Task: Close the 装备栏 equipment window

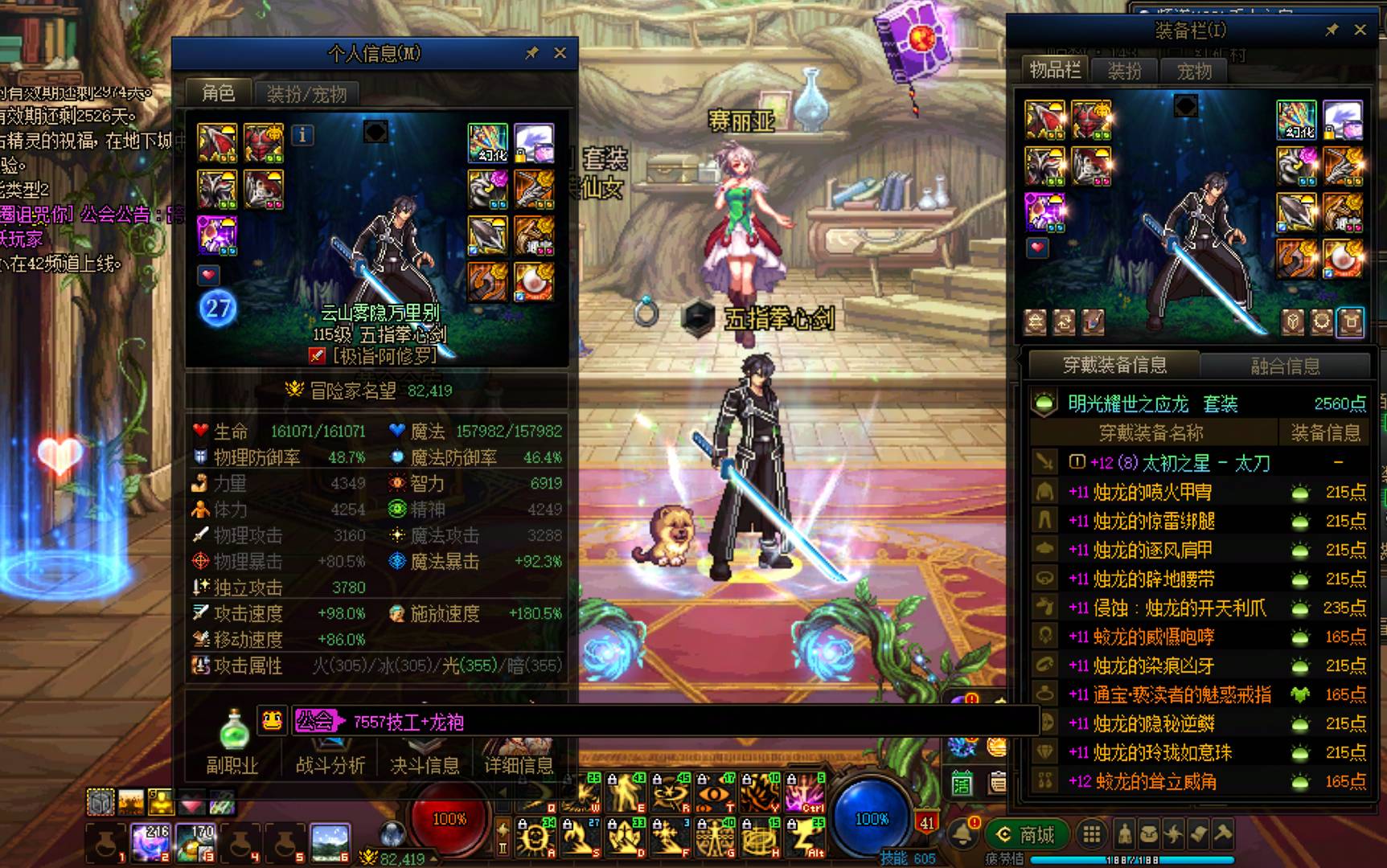Action: click(x=1360, y=30)
